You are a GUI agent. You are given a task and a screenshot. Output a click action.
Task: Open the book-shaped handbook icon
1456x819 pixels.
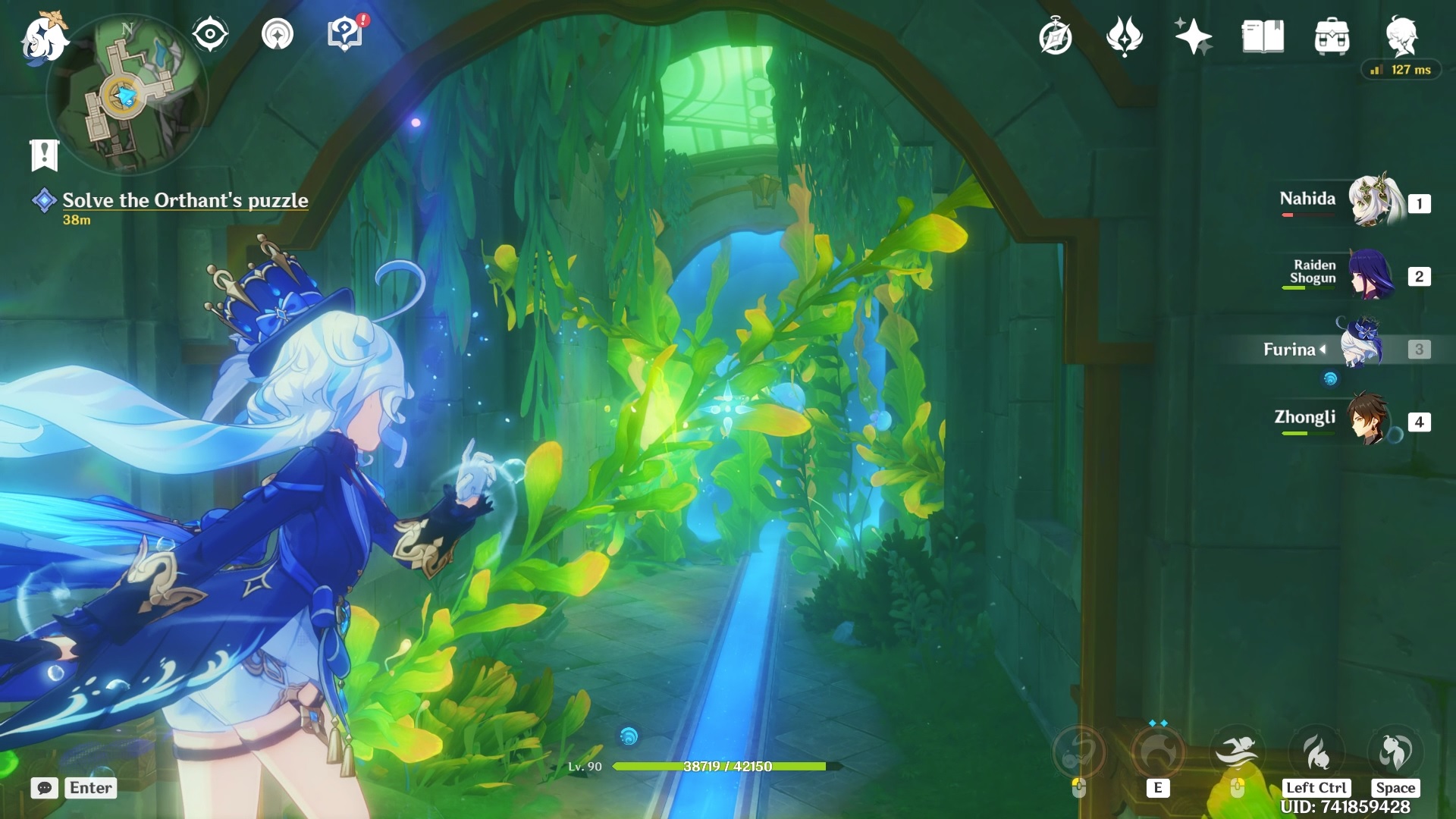(1263, 36)
